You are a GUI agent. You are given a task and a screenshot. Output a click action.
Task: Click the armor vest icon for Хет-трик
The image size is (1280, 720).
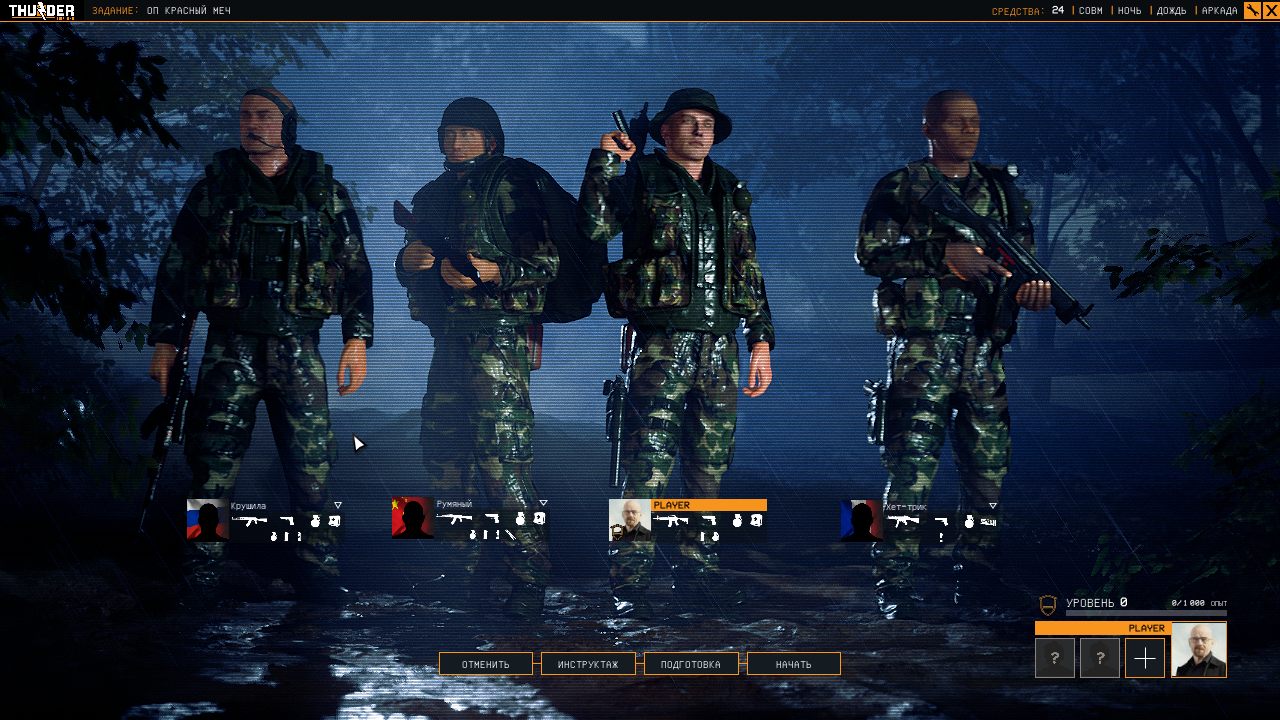point(990,521)
